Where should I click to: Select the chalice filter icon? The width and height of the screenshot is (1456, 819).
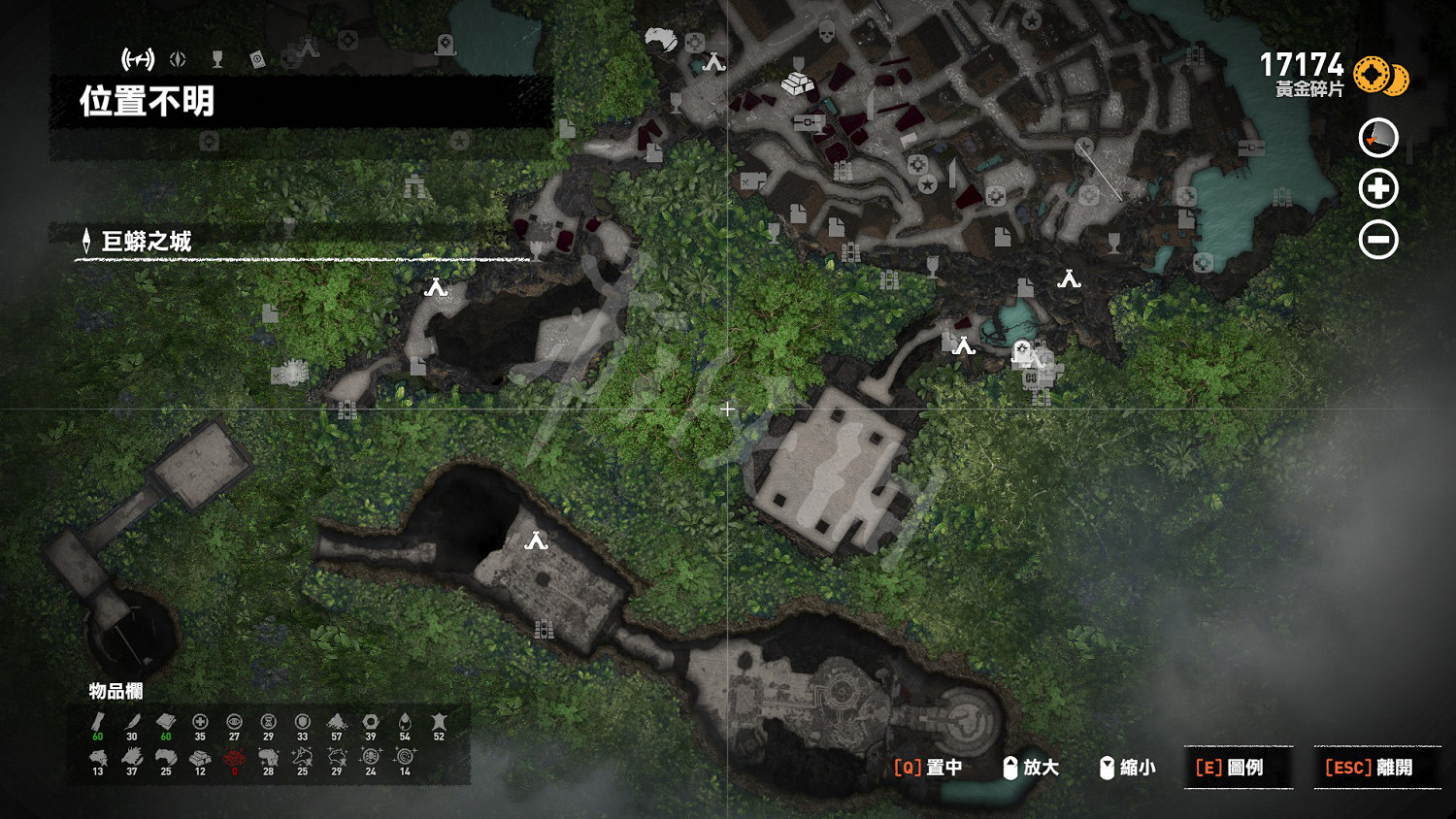(x=217, y=60)
